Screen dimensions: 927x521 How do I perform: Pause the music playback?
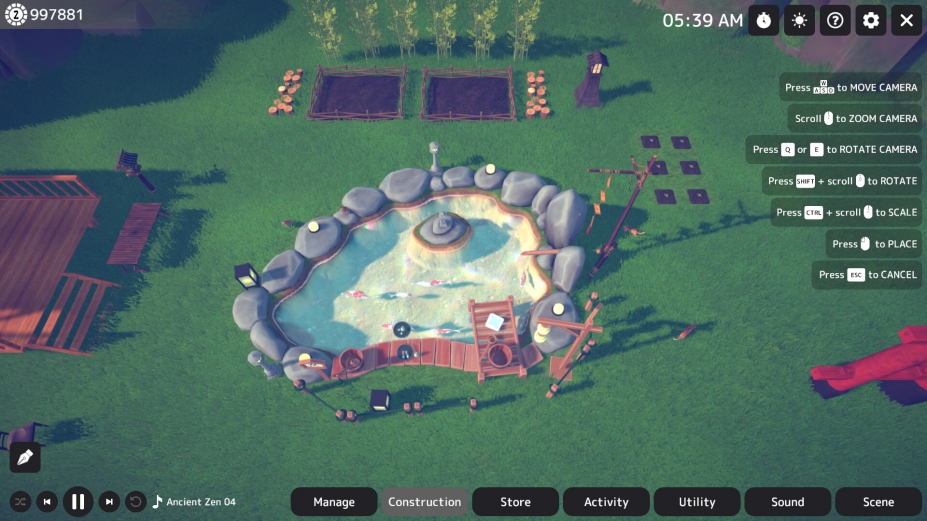78,501
